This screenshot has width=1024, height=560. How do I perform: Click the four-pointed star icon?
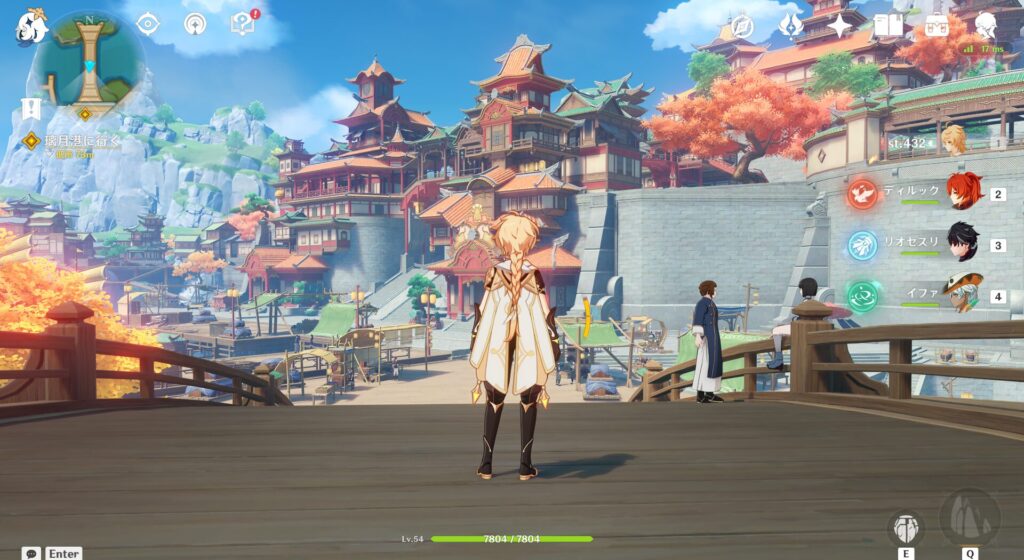[x=839, y=26]
